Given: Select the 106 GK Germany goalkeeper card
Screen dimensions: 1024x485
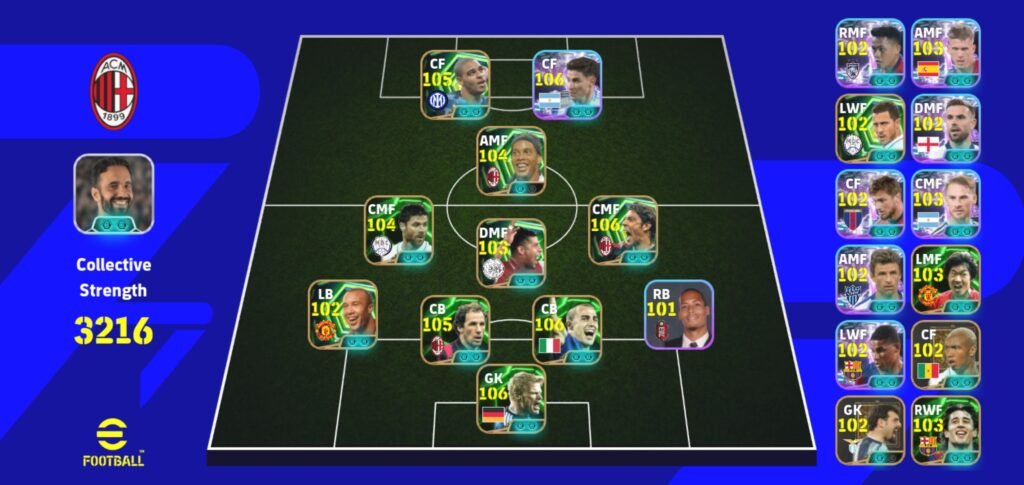Looking at the screenshot, I should pyautogui.click(x=511, y=399).
